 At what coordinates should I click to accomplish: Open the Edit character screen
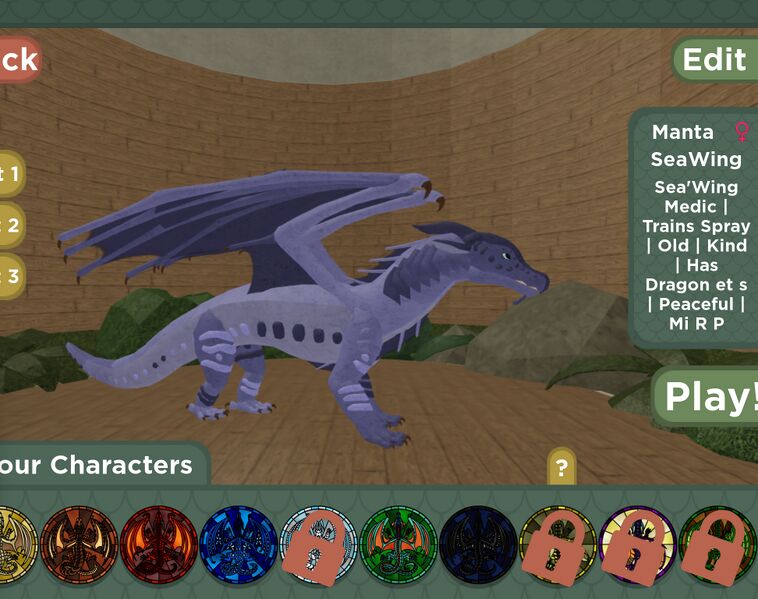tap(714, 59)
